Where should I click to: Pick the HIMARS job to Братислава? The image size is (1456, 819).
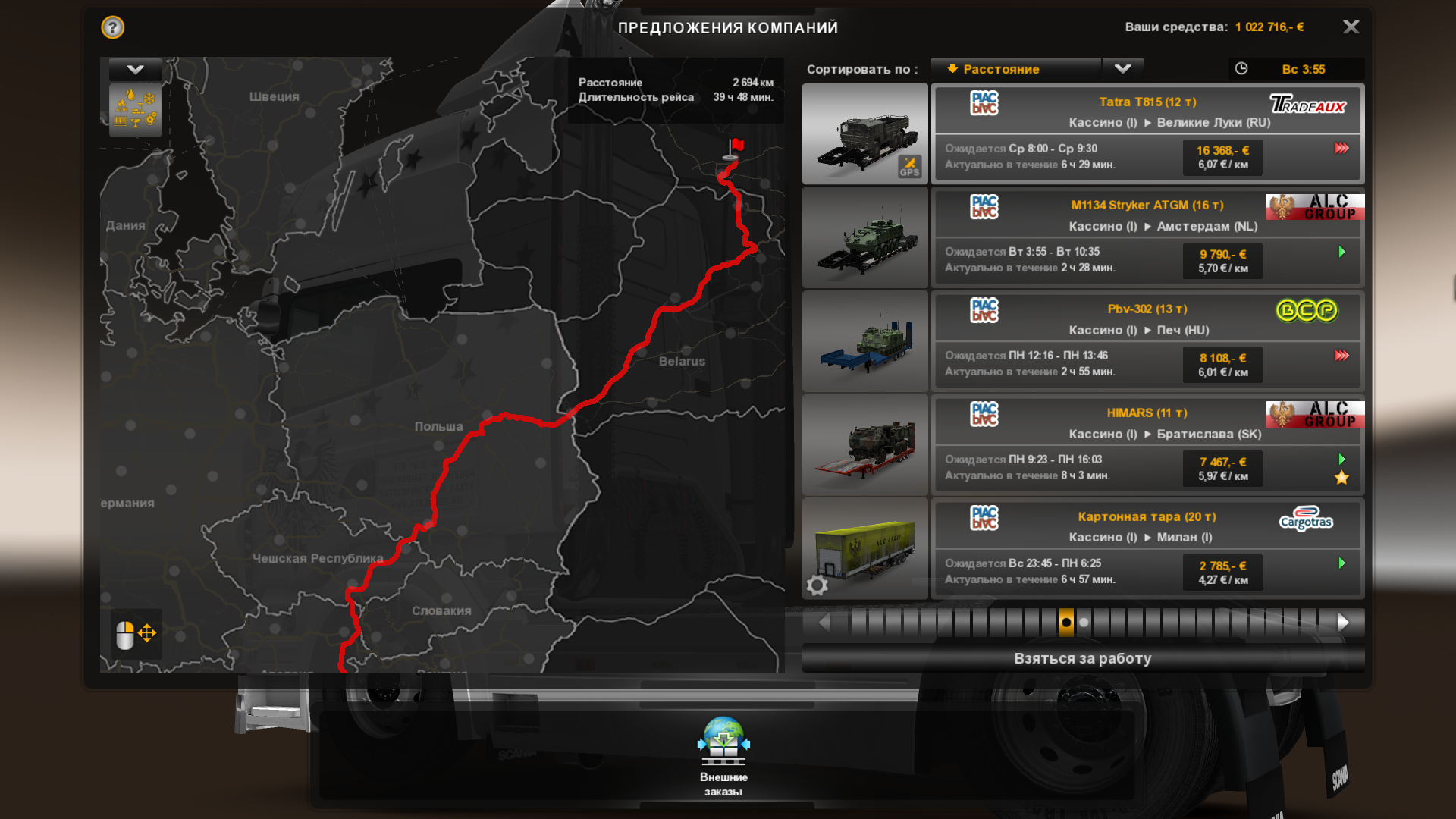pyautogui.click(x=1147, y=444)
